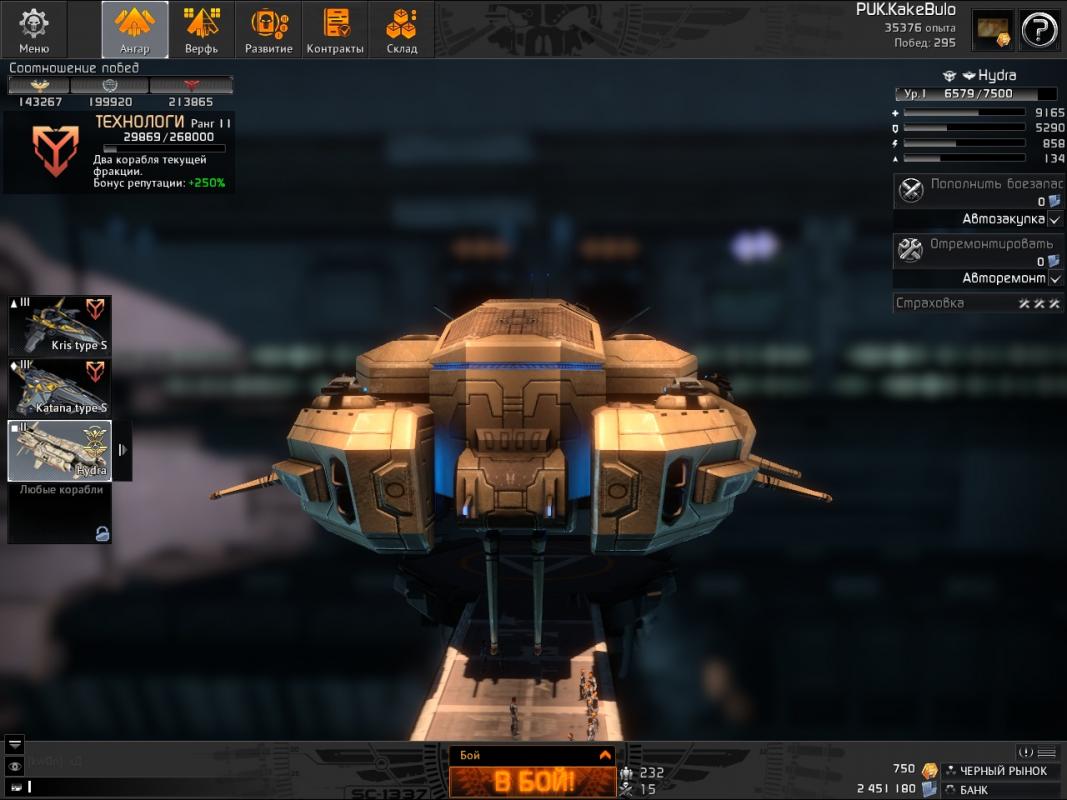Select the Hydra ship slot
This screenshot has width=1067, height=800.
pos(60,450)
